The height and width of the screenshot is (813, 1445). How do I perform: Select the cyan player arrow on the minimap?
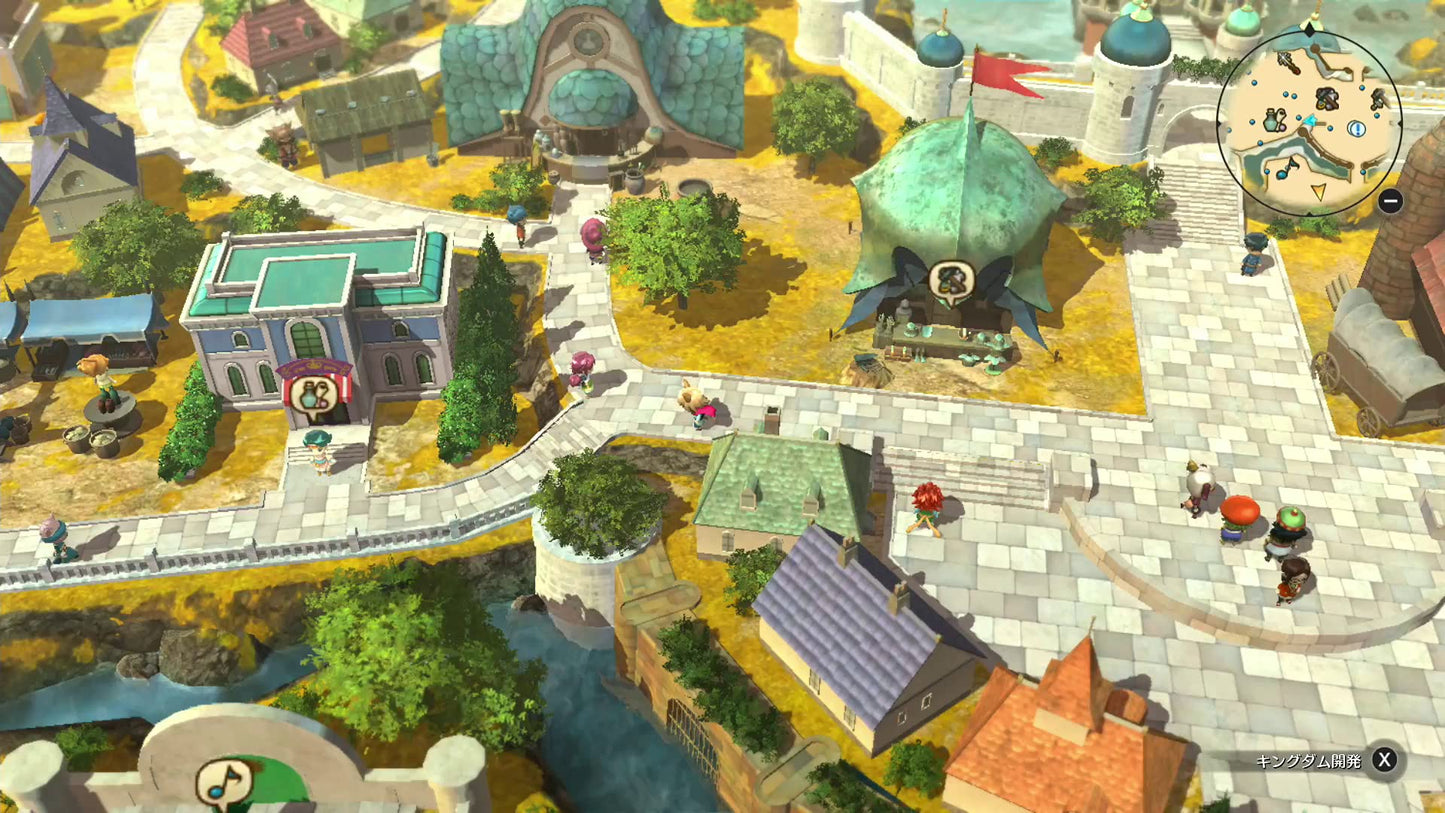(1309, 121)
